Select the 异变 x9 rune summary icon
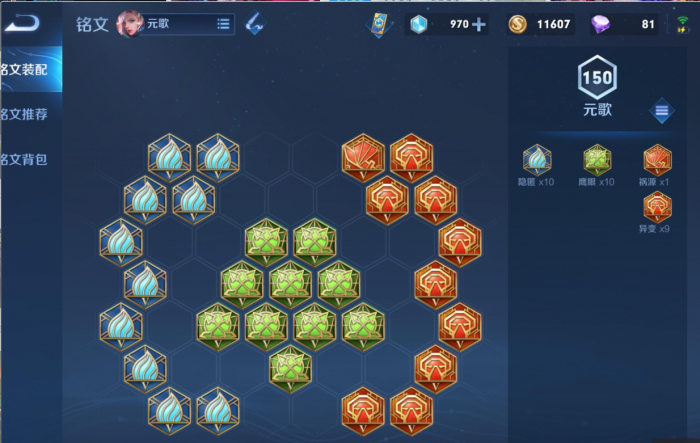This screenshot has height=443, width=700. [657, 206]
